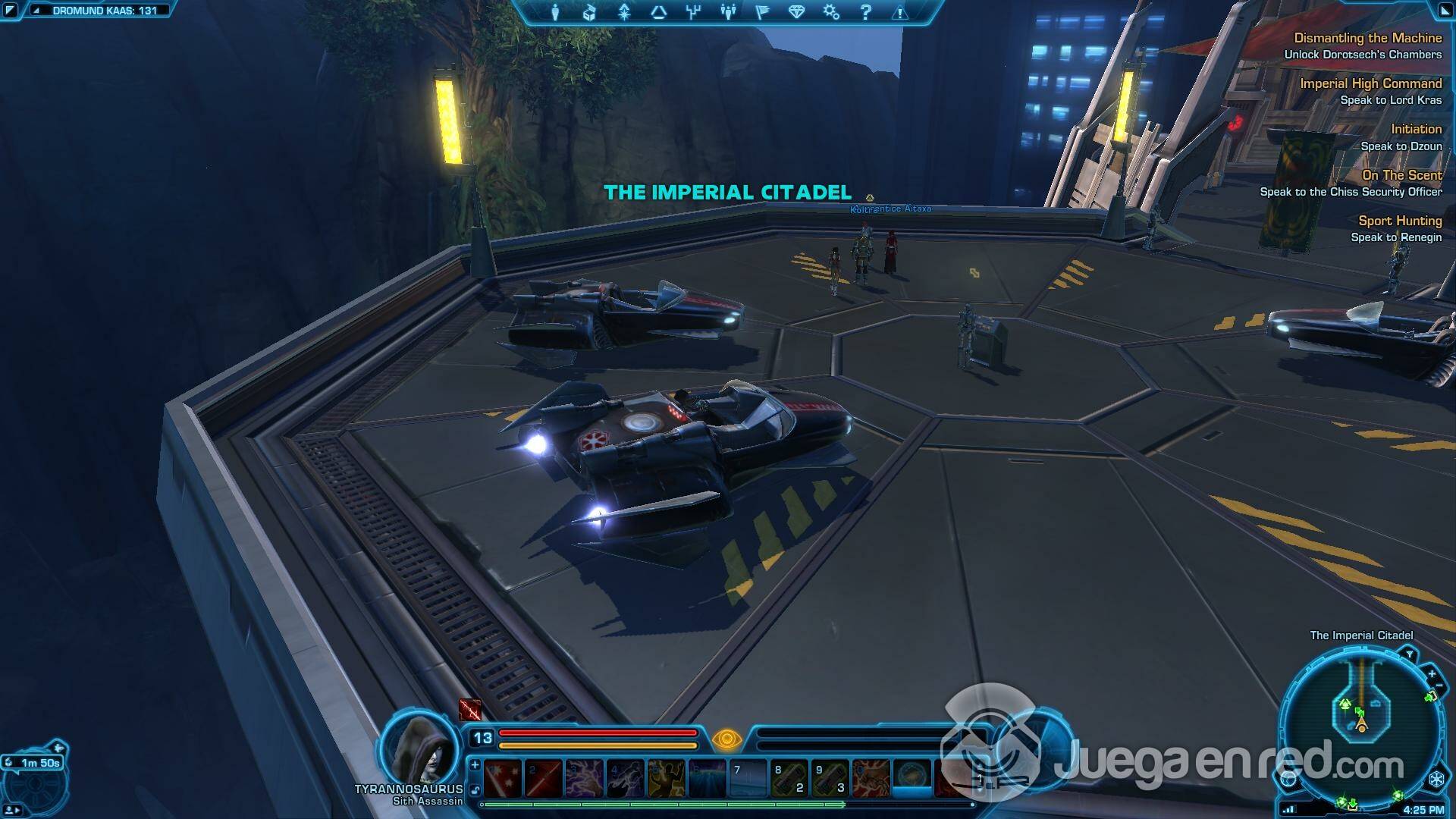Open the preferences gear icon
Viewport: 1456px width, 819px height.
tap(831, 12)
